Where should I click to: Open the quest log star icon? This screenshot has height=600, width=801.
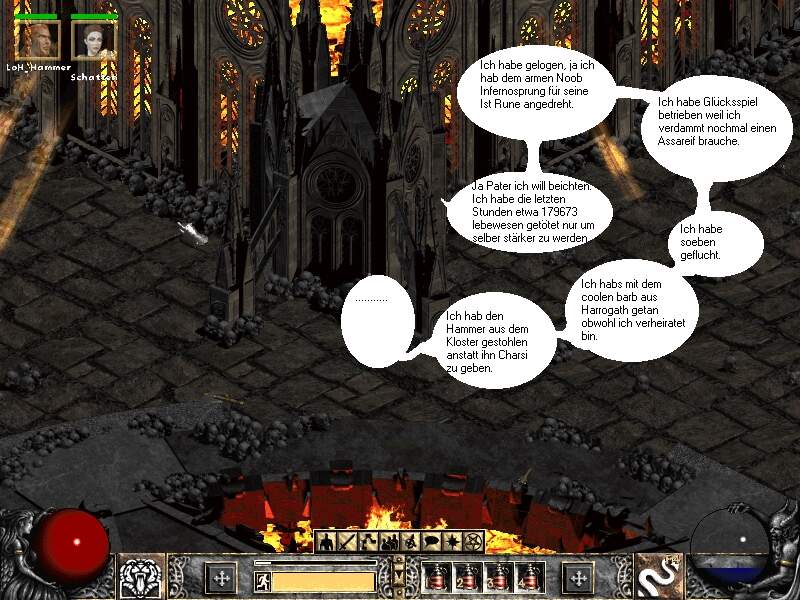[x=453, y=542]
